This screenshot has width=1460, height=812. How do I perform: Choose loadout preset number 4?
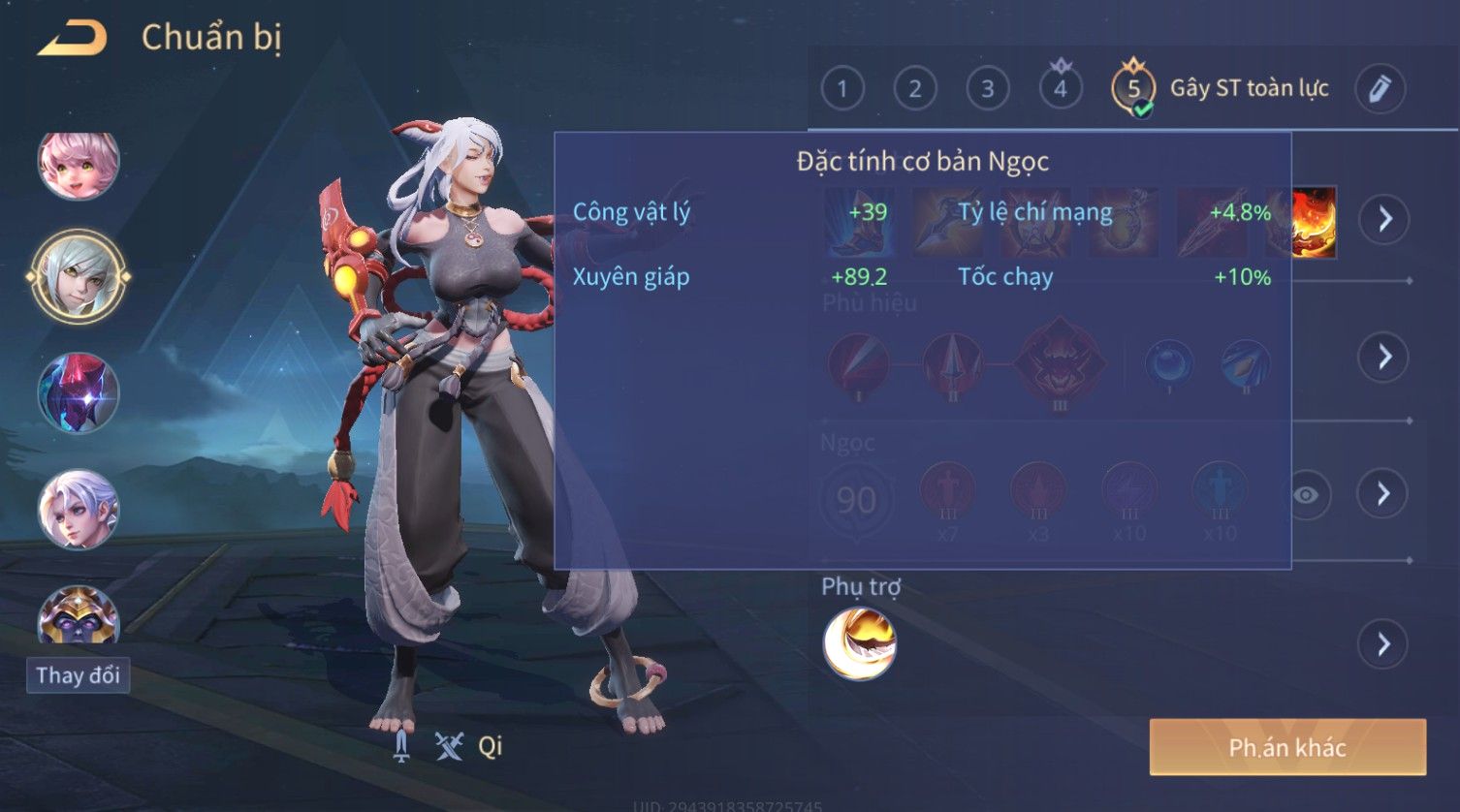(1060, 89)
